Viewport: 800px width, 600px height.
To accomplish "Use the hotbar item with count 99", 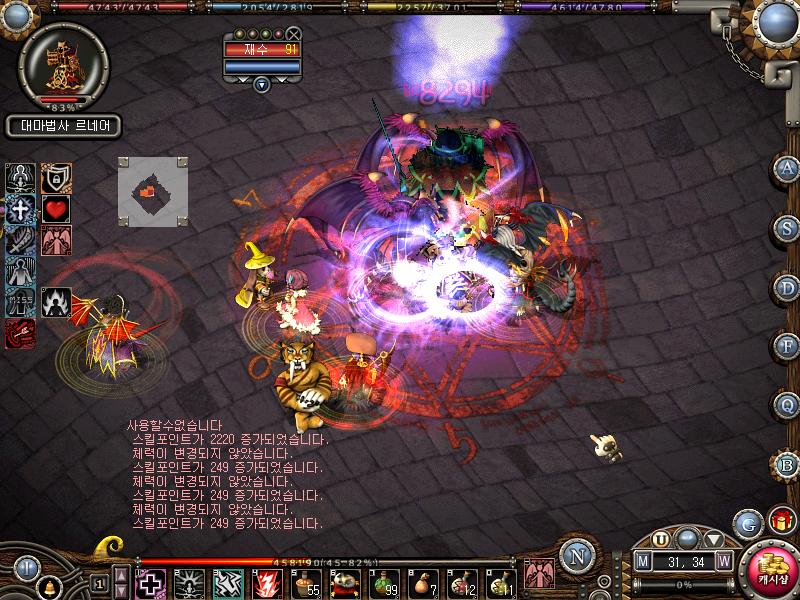I will pos(383,581).
